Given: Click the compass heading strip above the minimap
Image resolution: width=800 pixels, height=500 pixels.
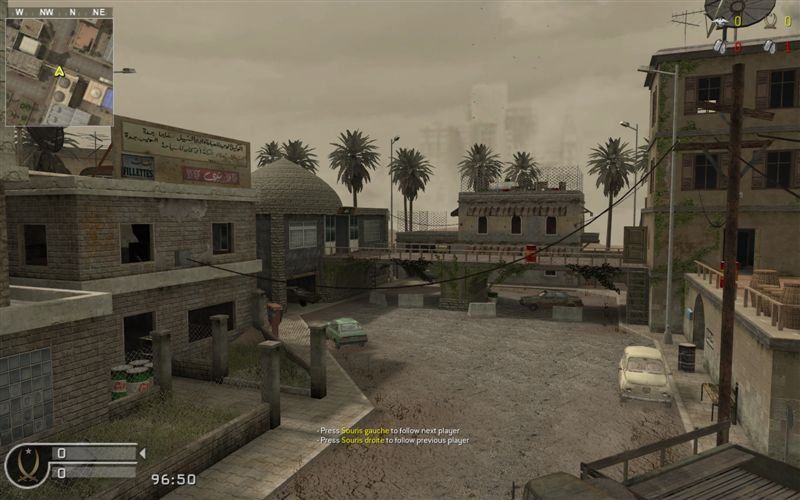Looking at the screenshot, I should pos(58,12).
